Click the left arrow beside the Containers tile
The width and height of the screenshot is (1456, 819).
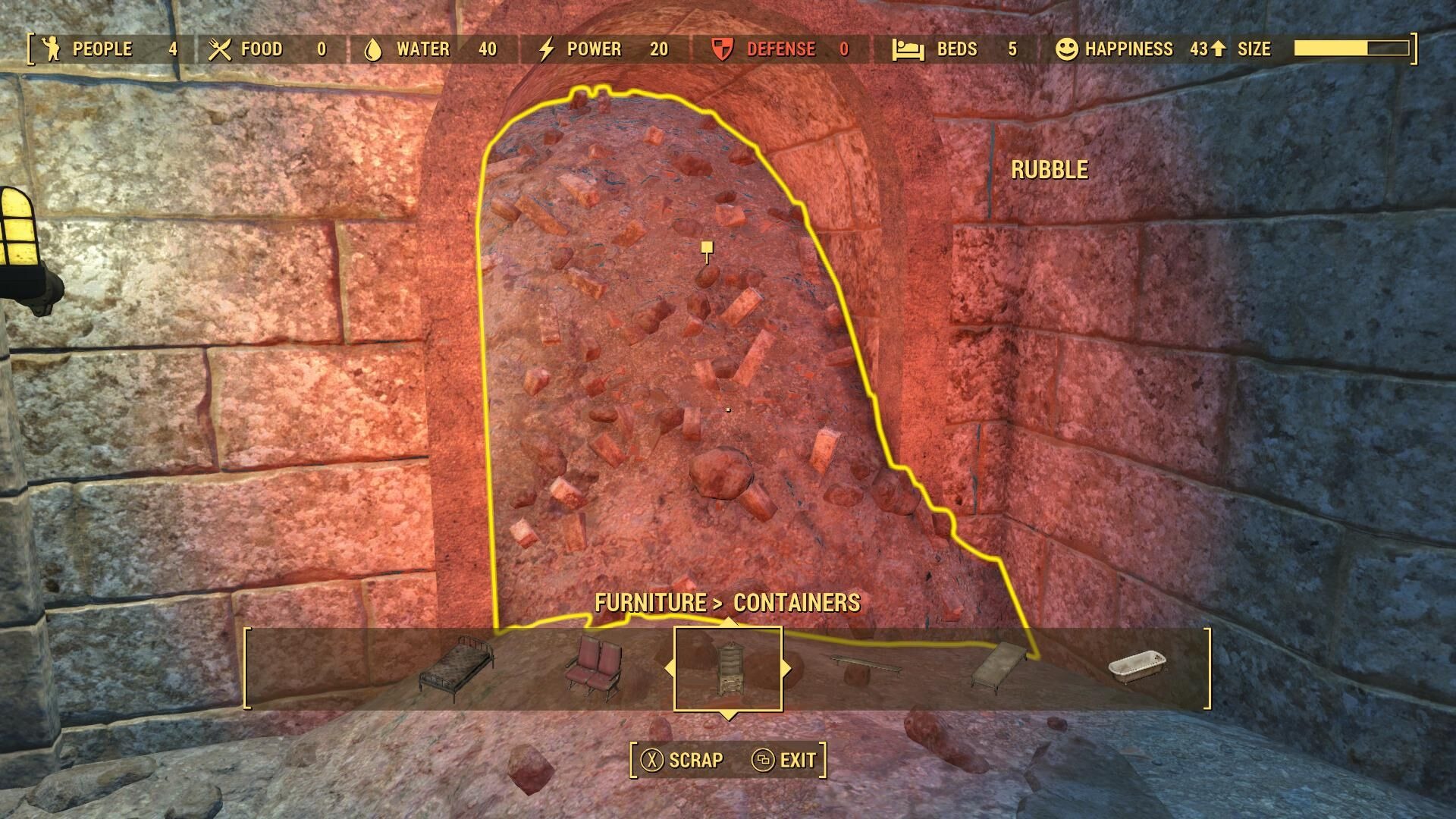point(668,669)
